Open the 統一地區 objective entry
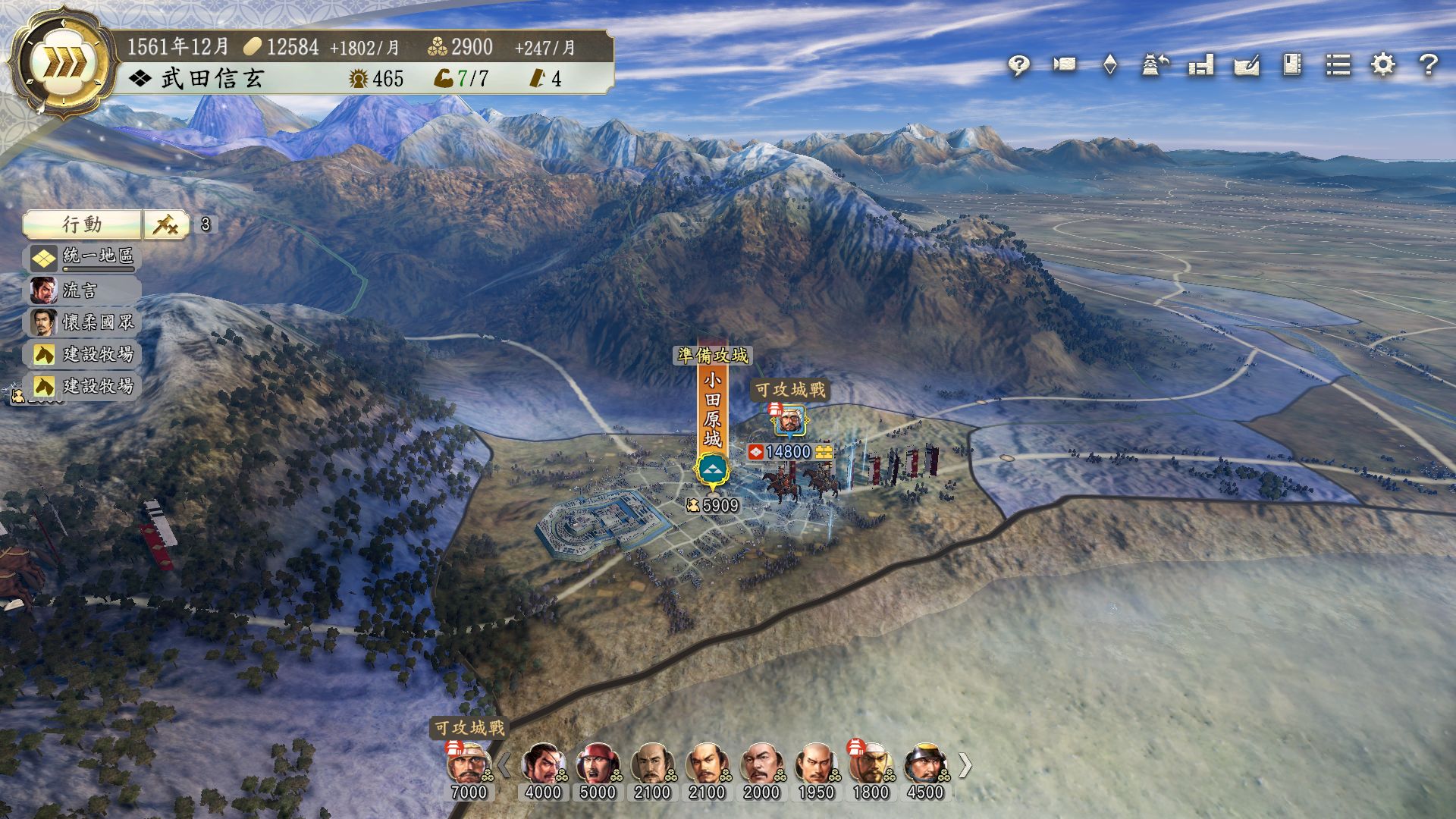The width and height of the screenshot is (1456, 819). 83,257
